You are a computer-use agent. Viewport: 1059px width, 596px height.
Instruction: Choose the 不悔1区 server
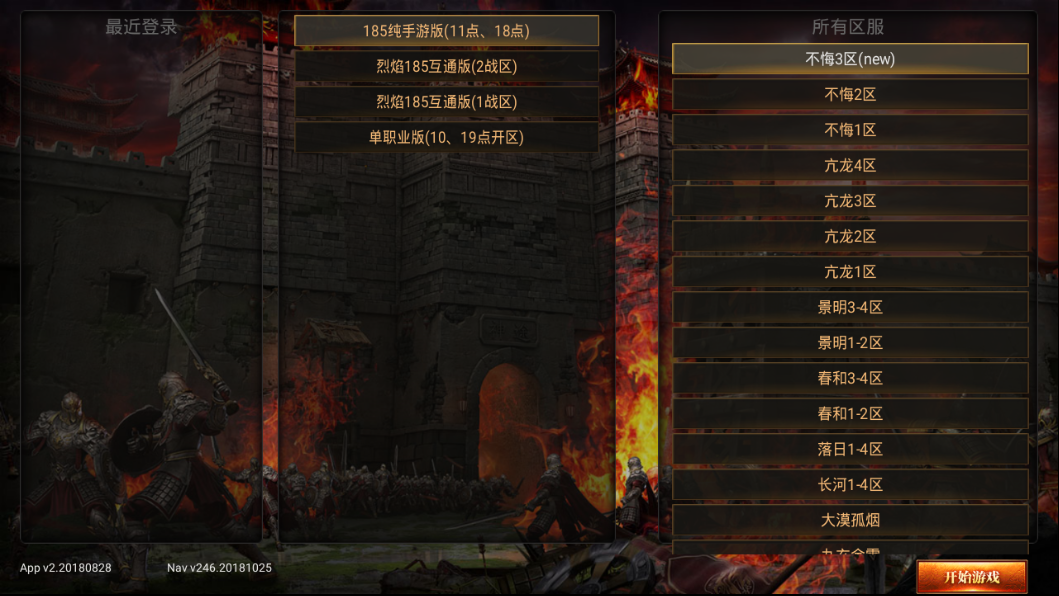coord(850,130)
